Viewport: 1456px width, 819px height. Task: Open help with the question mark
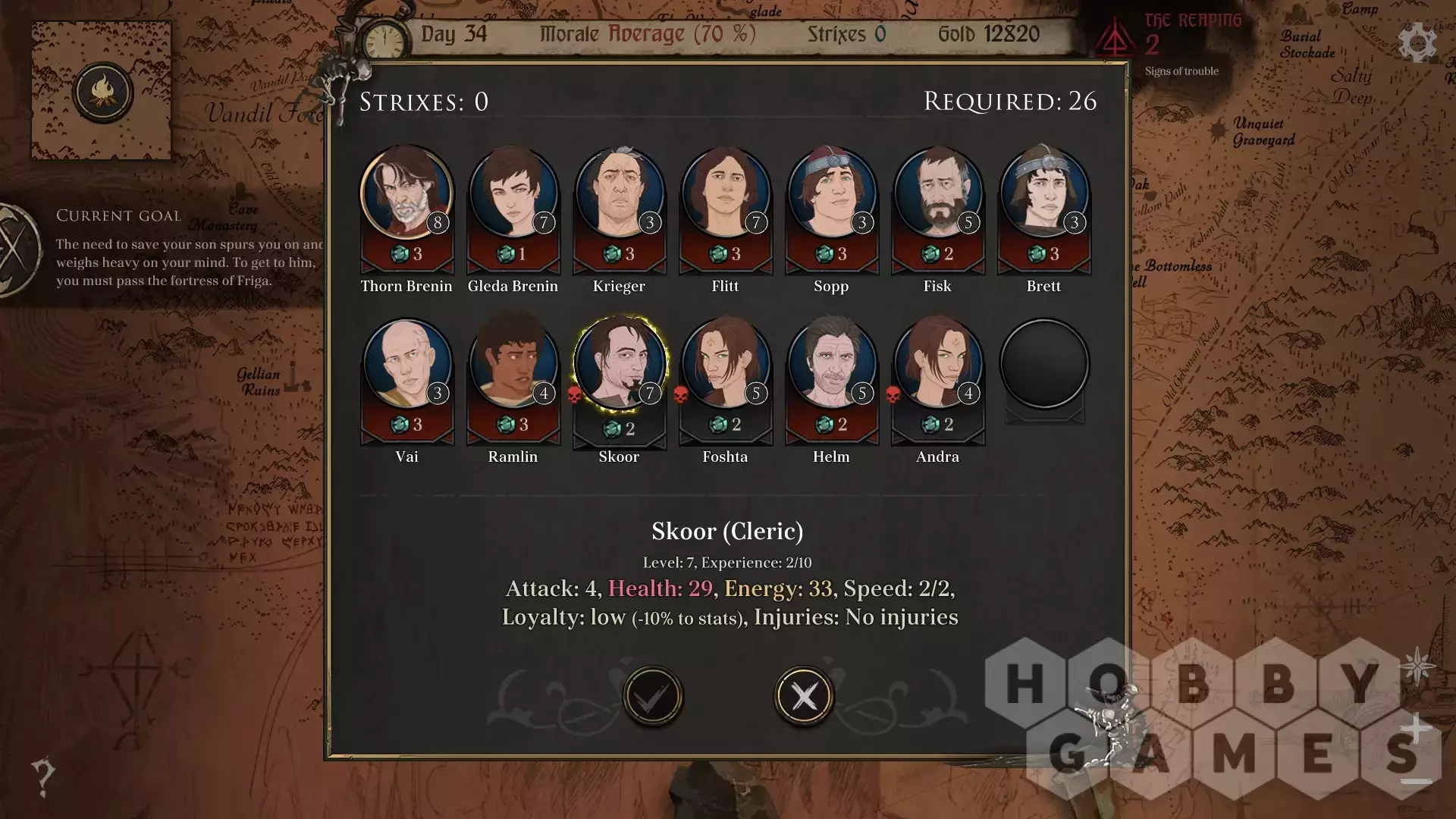pos(43,776)
